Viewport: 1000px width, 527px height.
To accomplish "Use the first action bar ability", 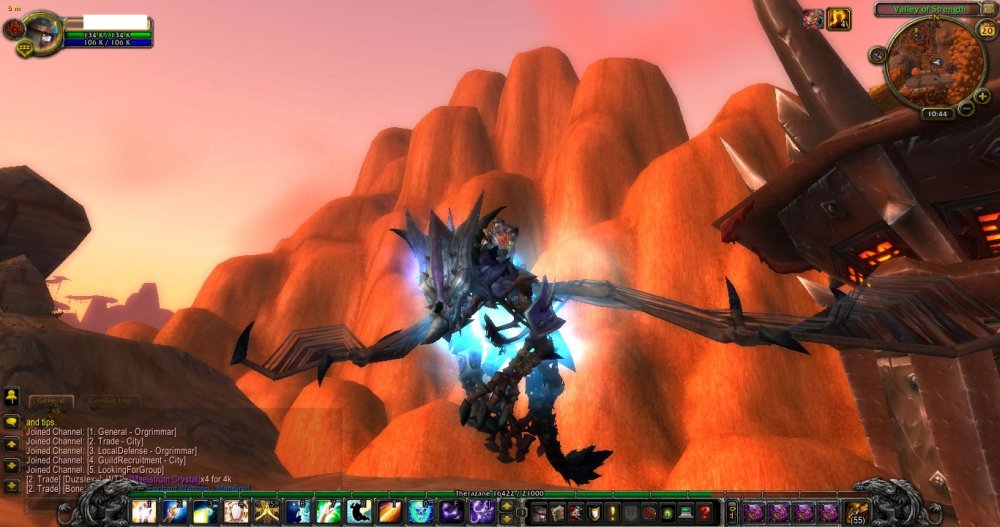I will click(144, 512).
